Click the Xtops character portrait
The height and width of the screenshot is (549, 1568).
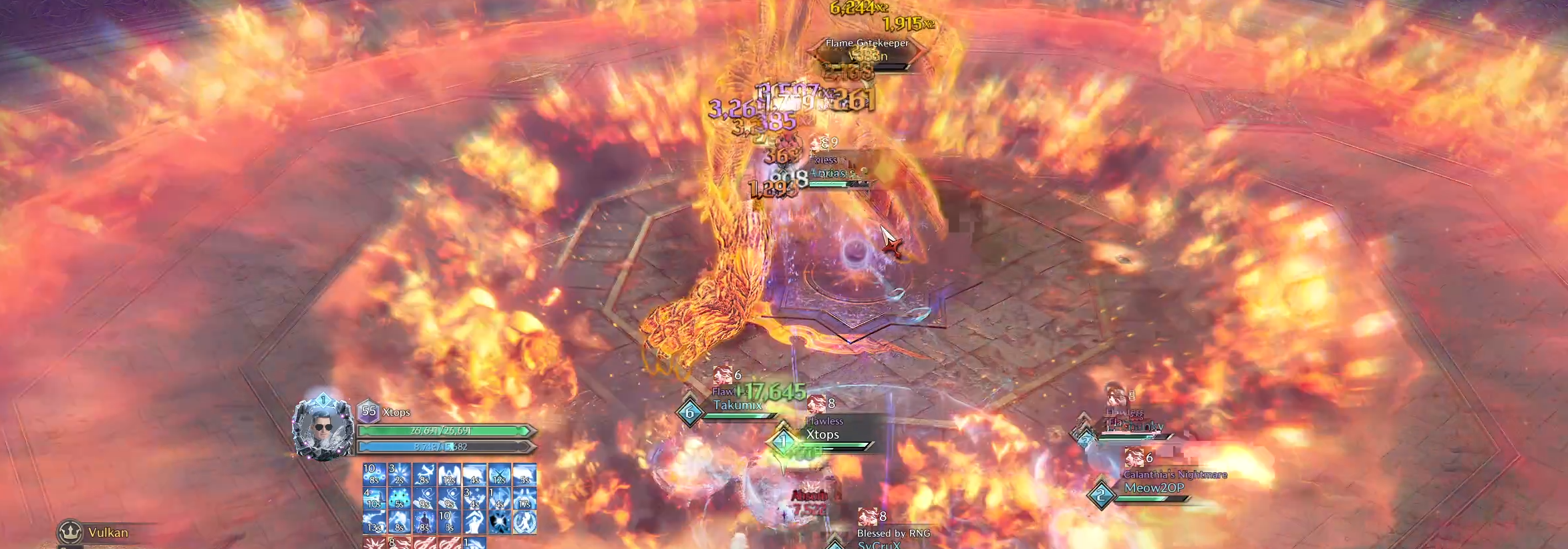pyautogui.click(x=323, y=426)
